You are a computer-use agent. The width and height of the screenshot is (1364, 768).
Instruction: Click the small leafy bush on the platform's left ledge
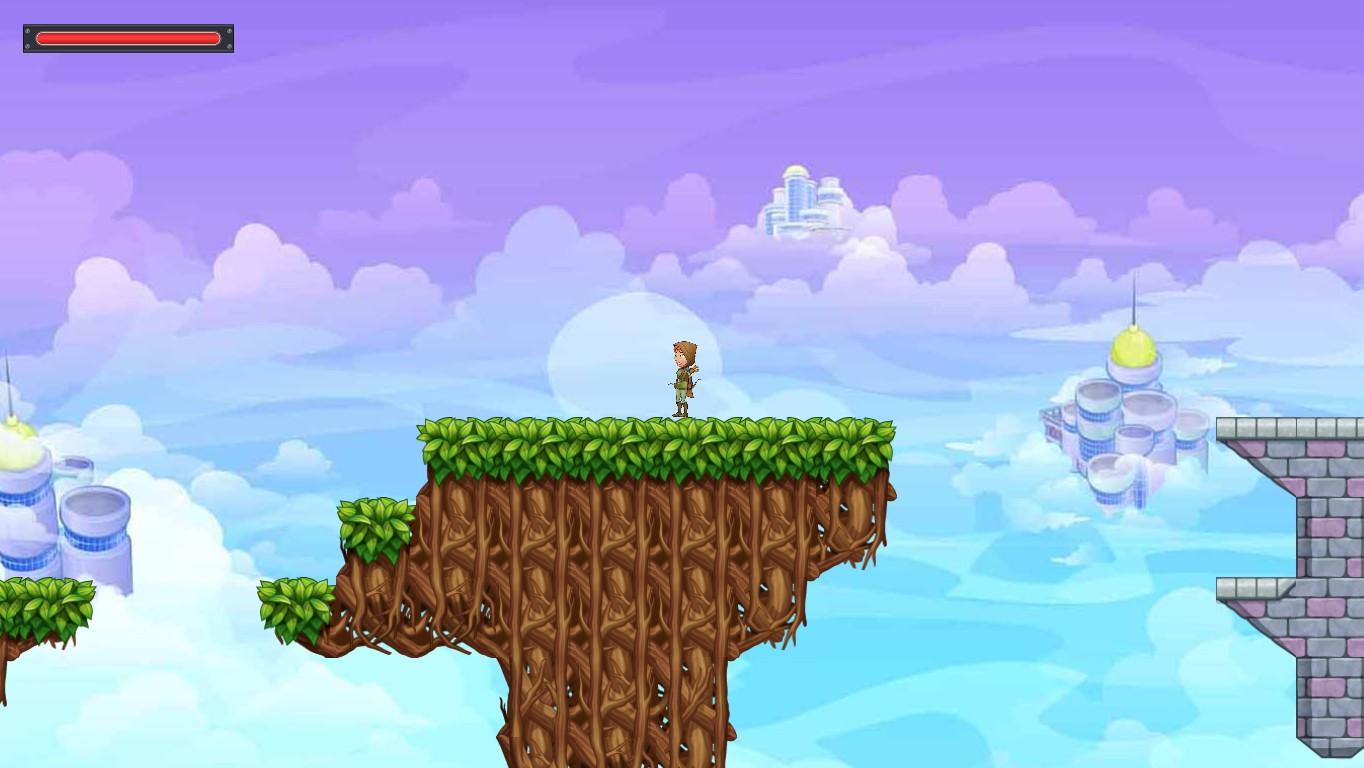pyautogui.click(x=375, y=520)
